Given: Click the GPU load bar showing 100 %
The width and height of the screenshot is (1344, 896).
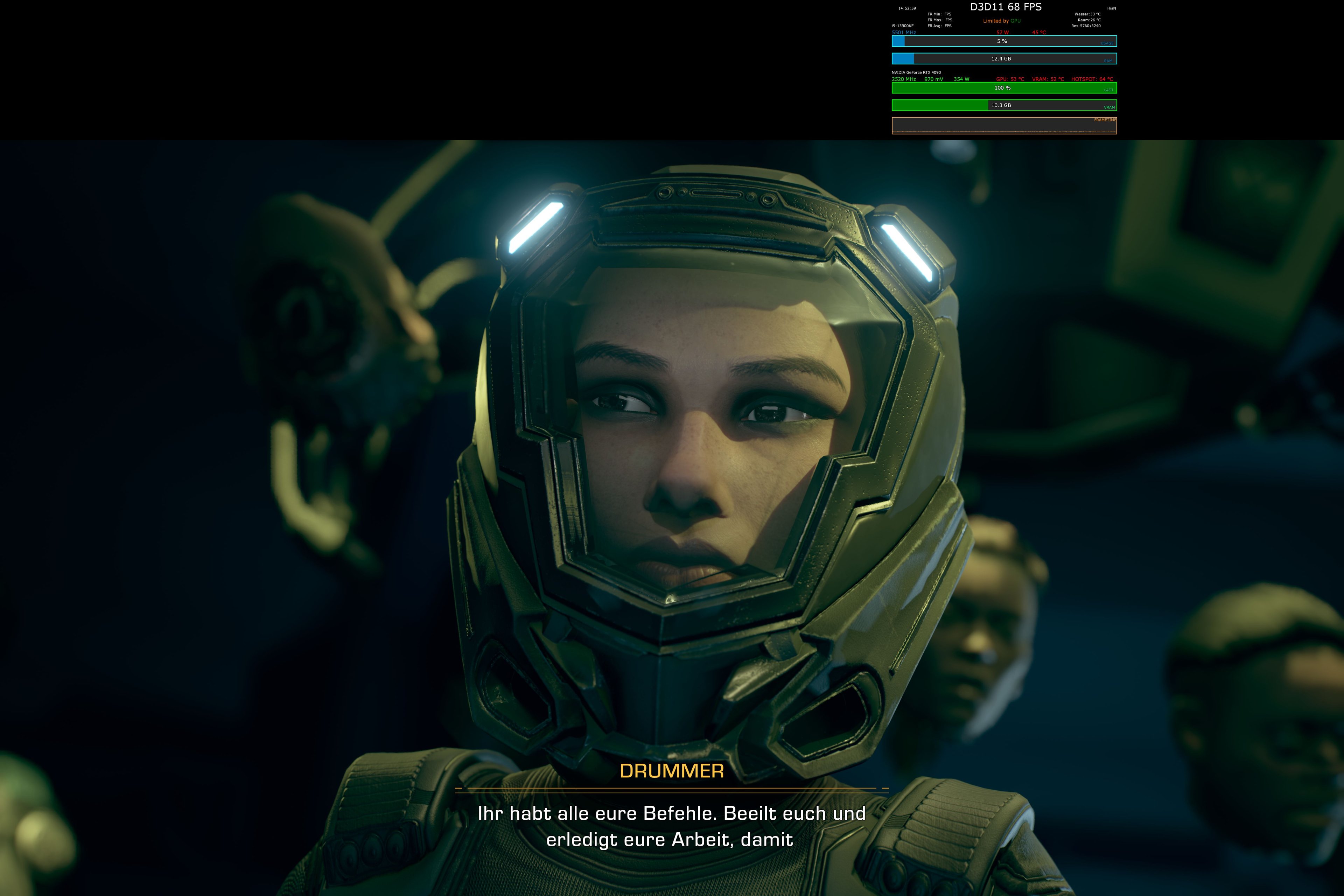Looking at the screenshot, I should pyautogui.click(x=1002, y=88).
